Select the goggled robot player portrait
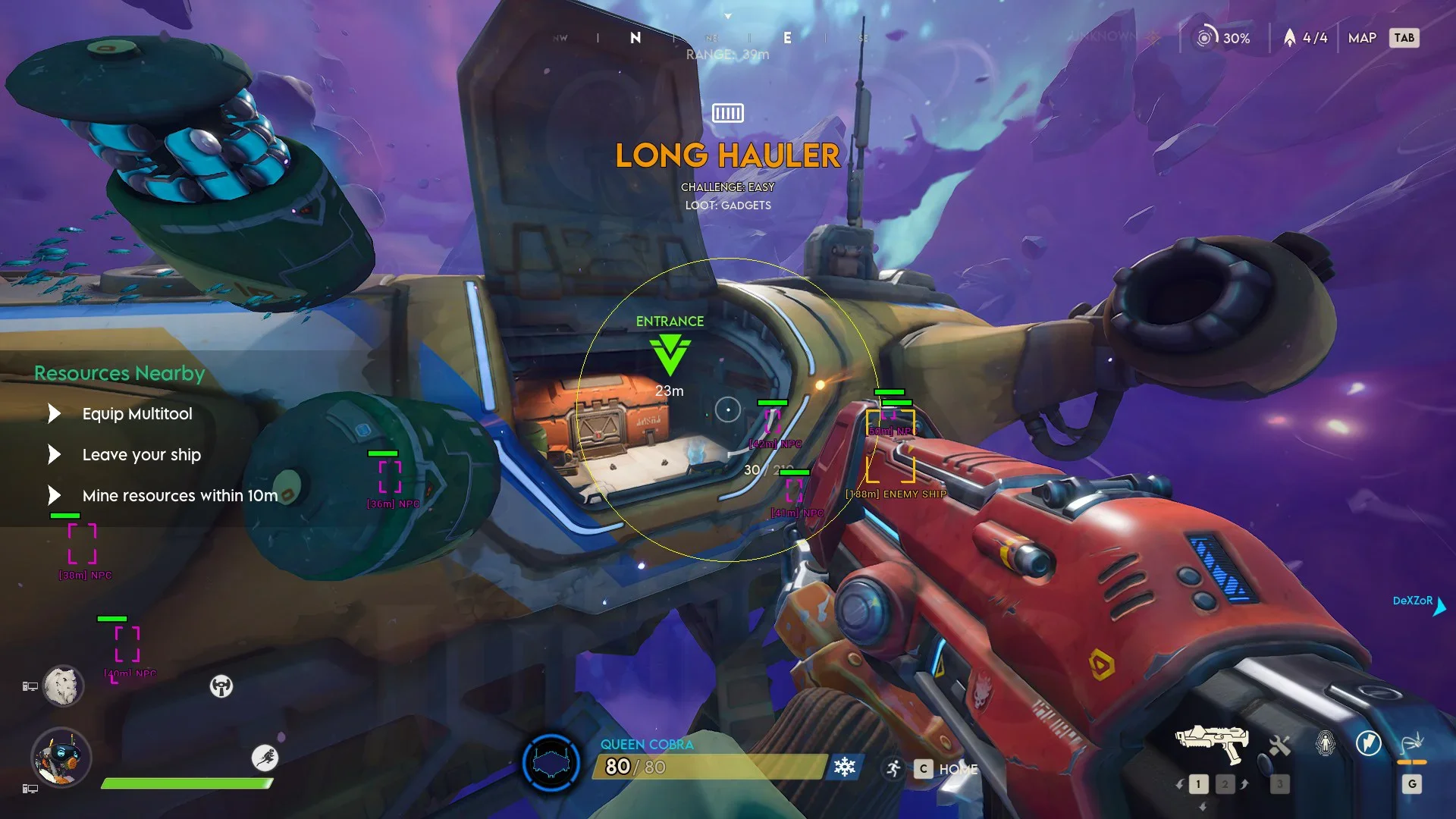Image resolution: width=1456 pixels, height=819 pixels. point(61,758)
